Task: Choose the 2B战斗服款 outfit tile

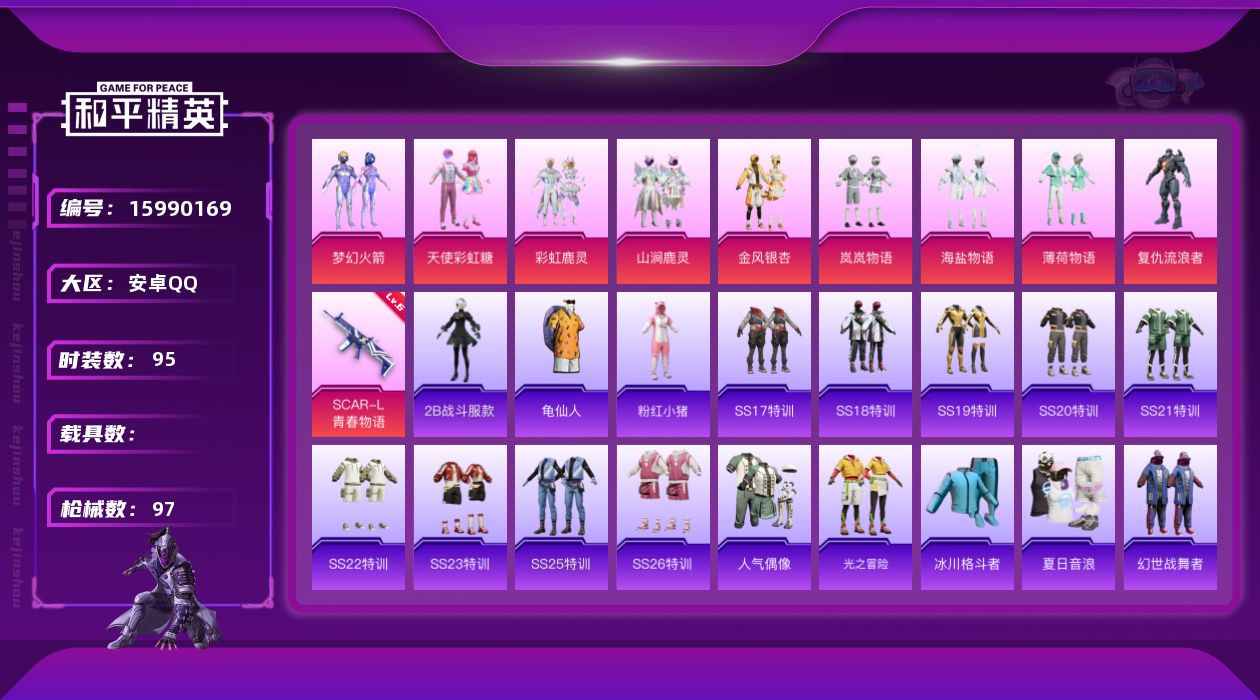Action: pyautogui.click(x=460, y=364)
